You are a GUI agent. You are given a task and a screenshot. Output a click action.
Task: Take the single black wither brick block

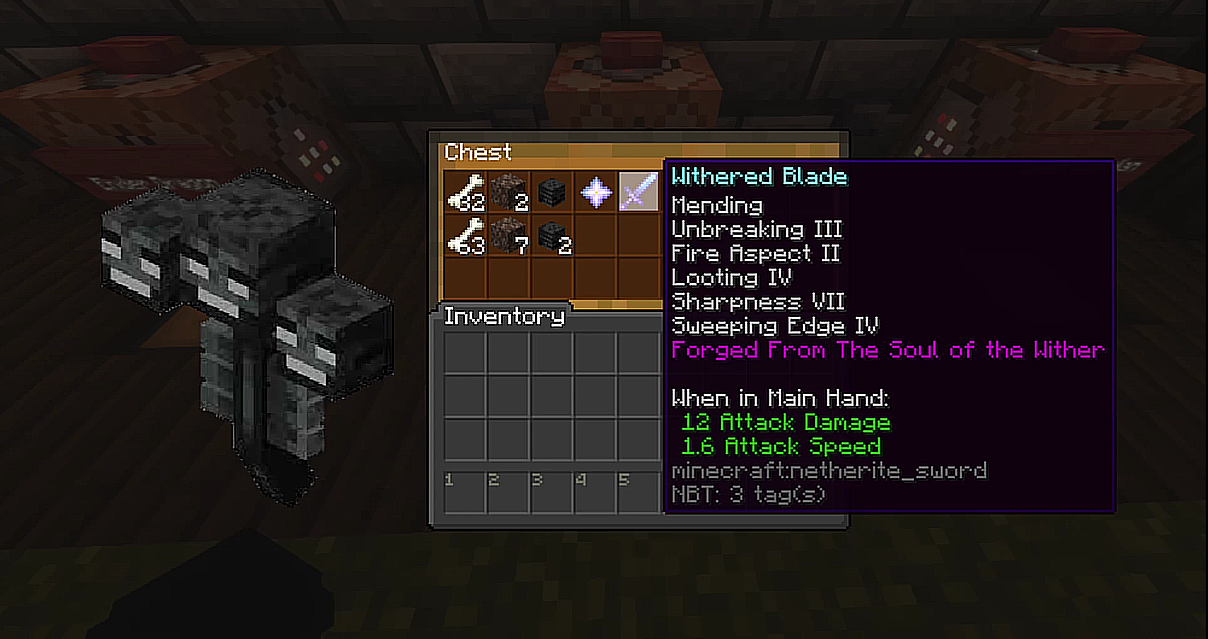click(x=552, y=192)
